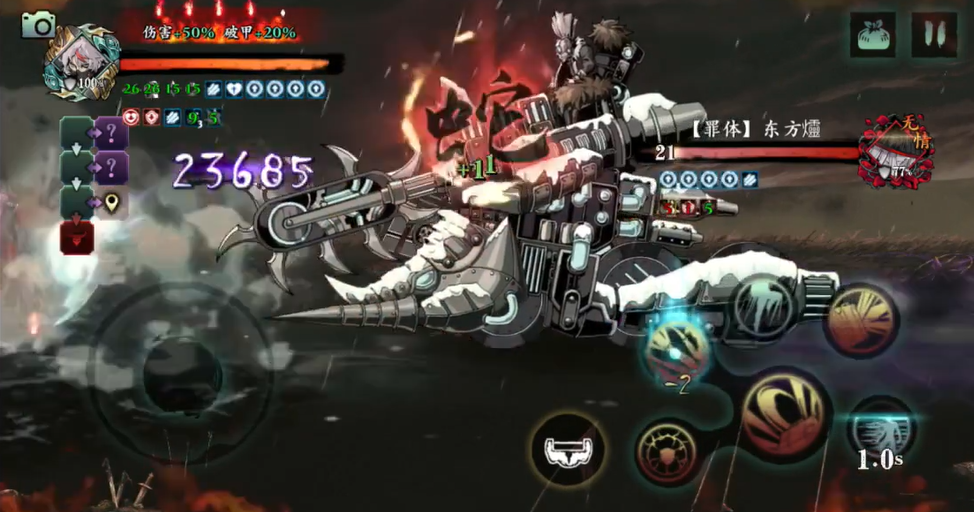The height and width of the screenshot is (512, 974).
Task: Select the red boss node in route tracker
Action: click(x=78, y=238)
